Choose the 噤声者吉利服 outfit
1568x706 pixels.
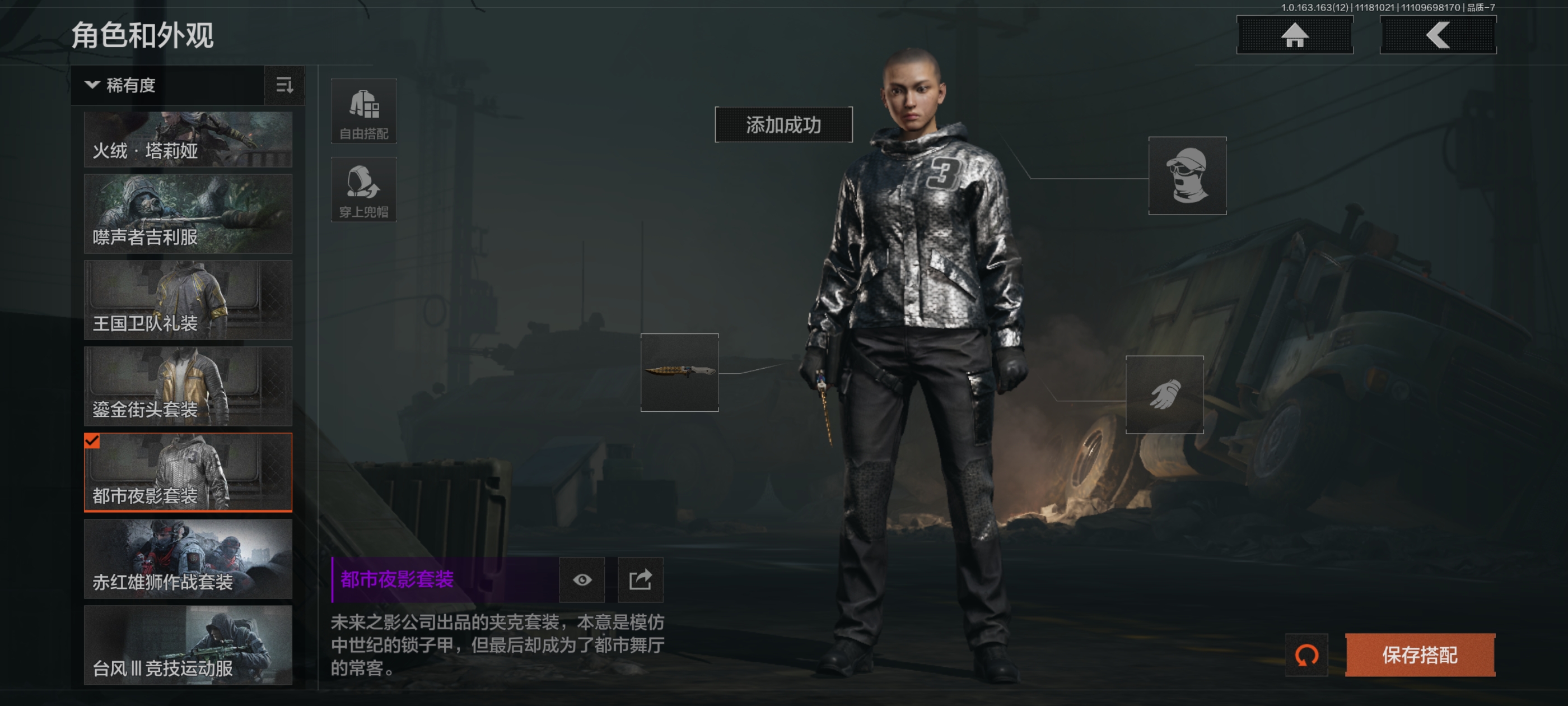(188, 214)
